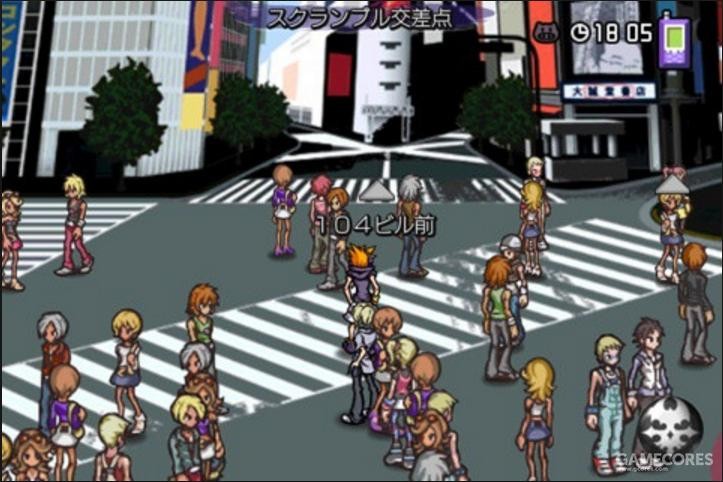723x482 pixels.
Task: Open the purple phone menu
Action: click(674, 39)
